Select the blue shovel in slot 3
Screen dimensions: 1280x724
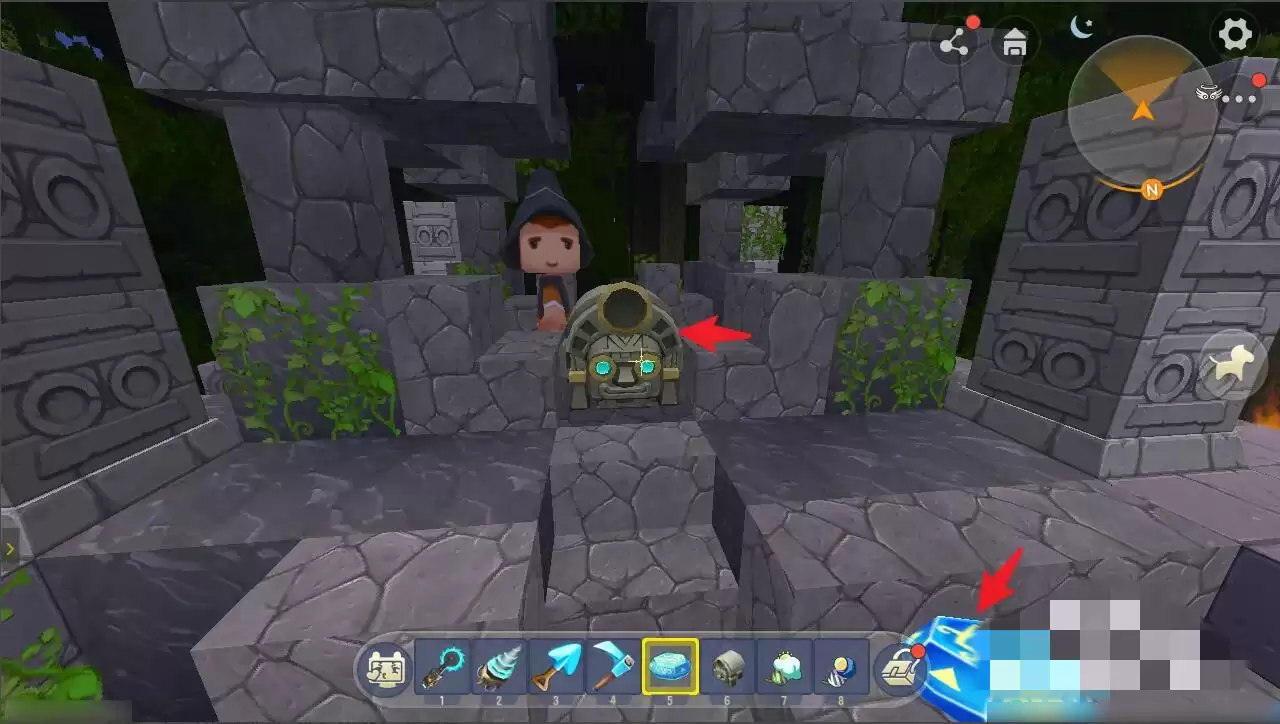pyautogui.click(x=556, y=665)
